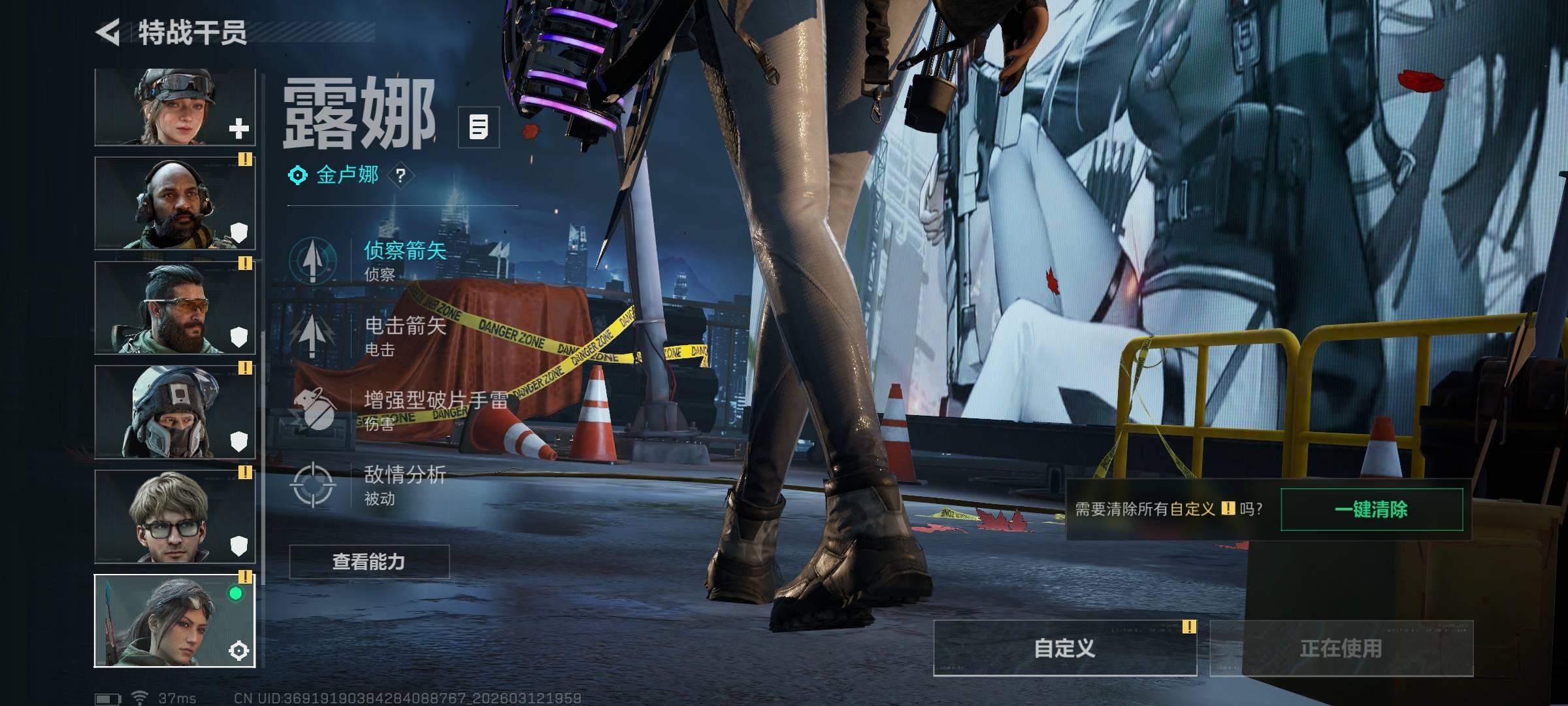Viewport: 1568px width, 706px height.
Task: Open the 自定义 customize menu
Action: click(x=1064, y=648)
